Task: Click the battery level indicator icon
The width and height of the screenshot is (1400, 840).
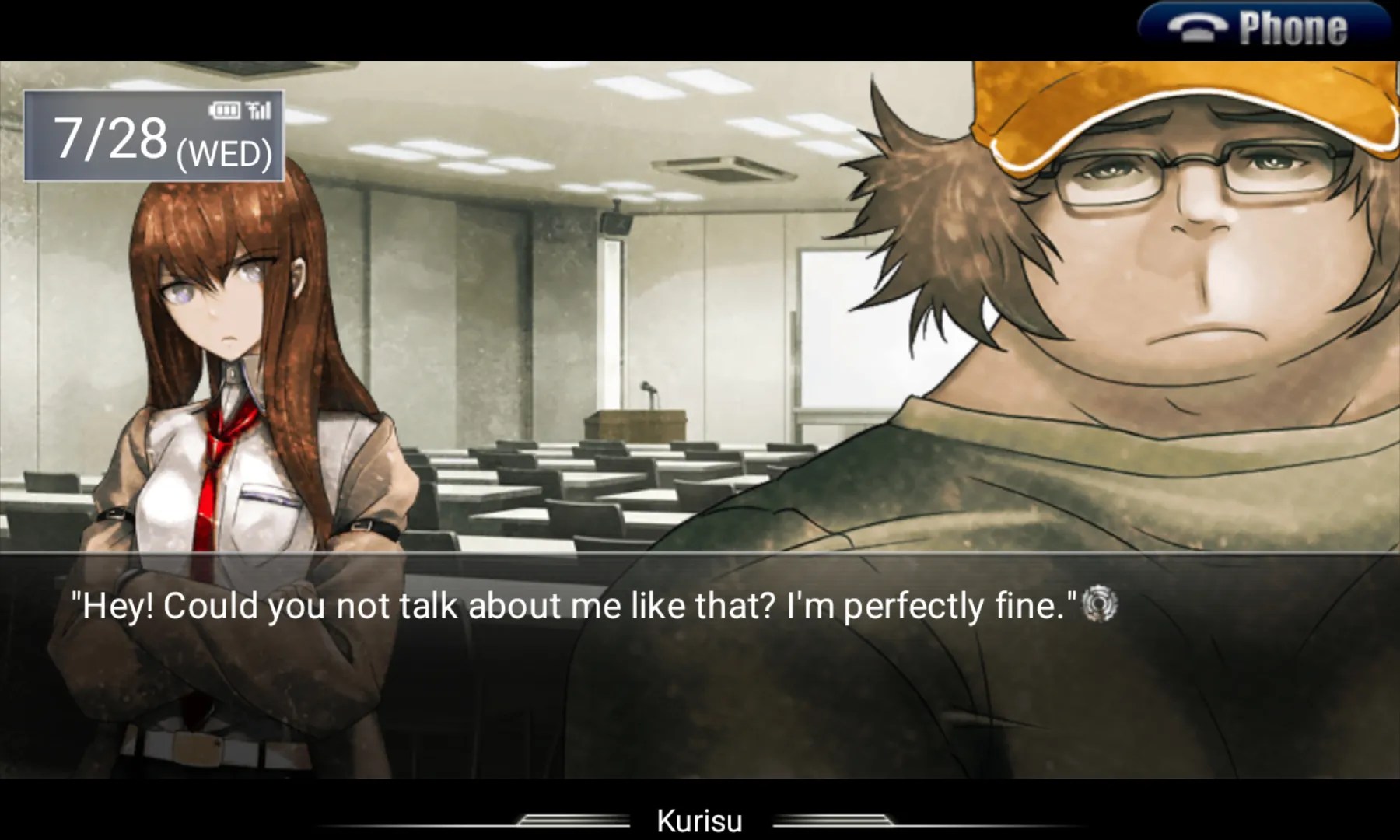Action: (225, 110)
